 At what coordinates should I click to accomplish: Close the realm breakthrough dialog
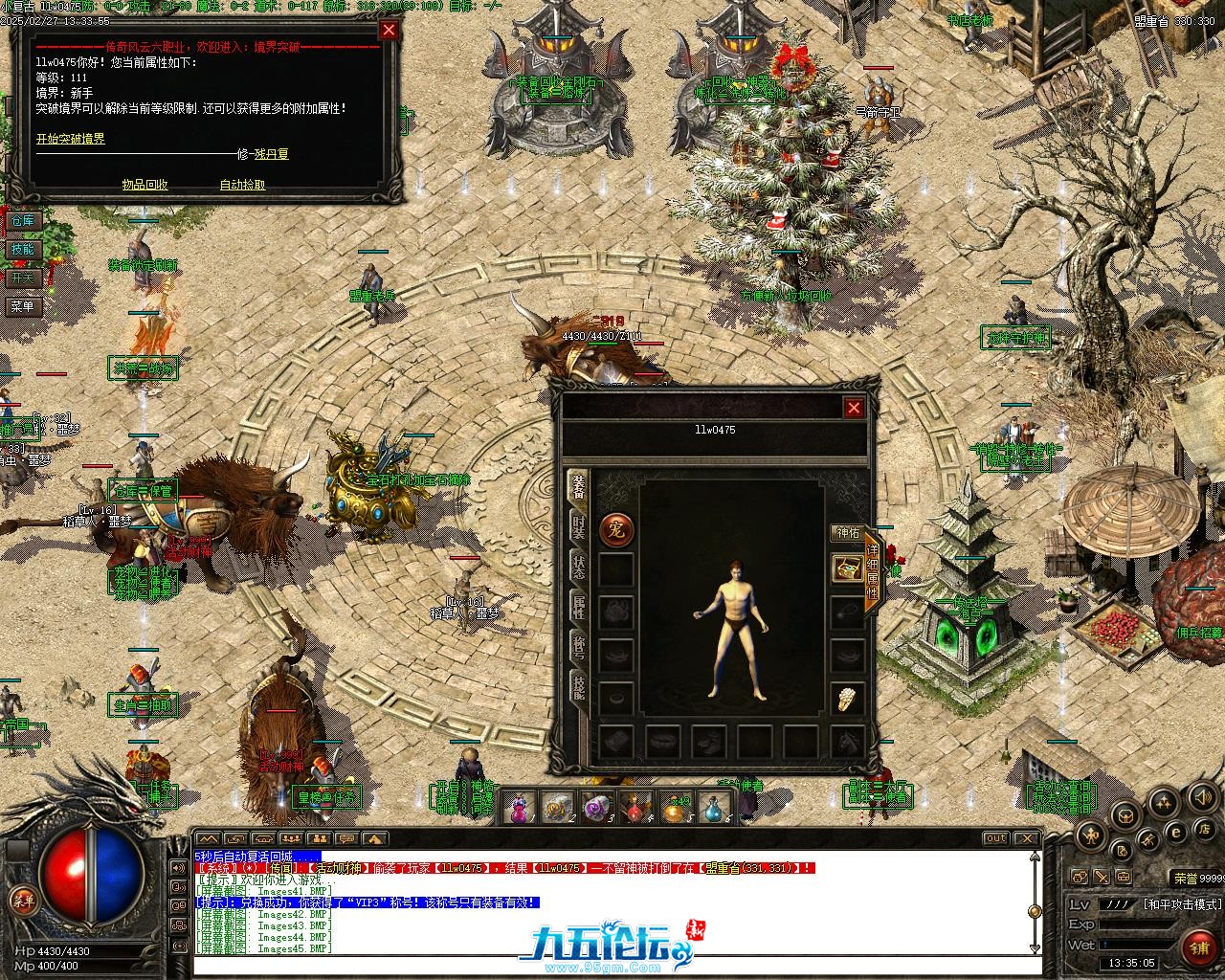pos(389,30)
